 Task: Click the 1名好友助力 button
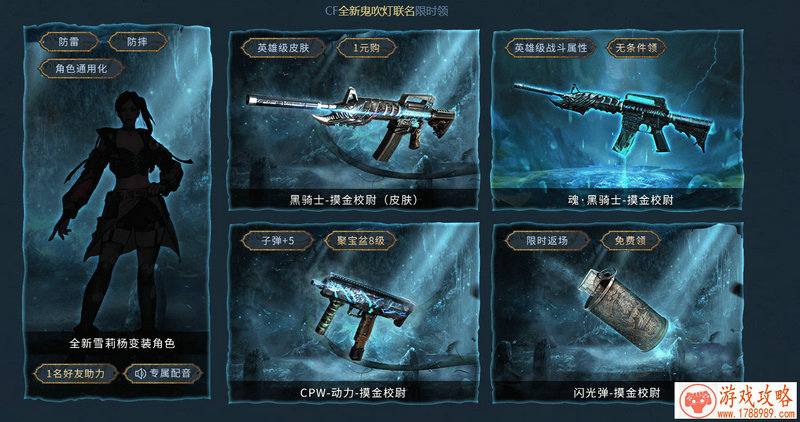75,373
